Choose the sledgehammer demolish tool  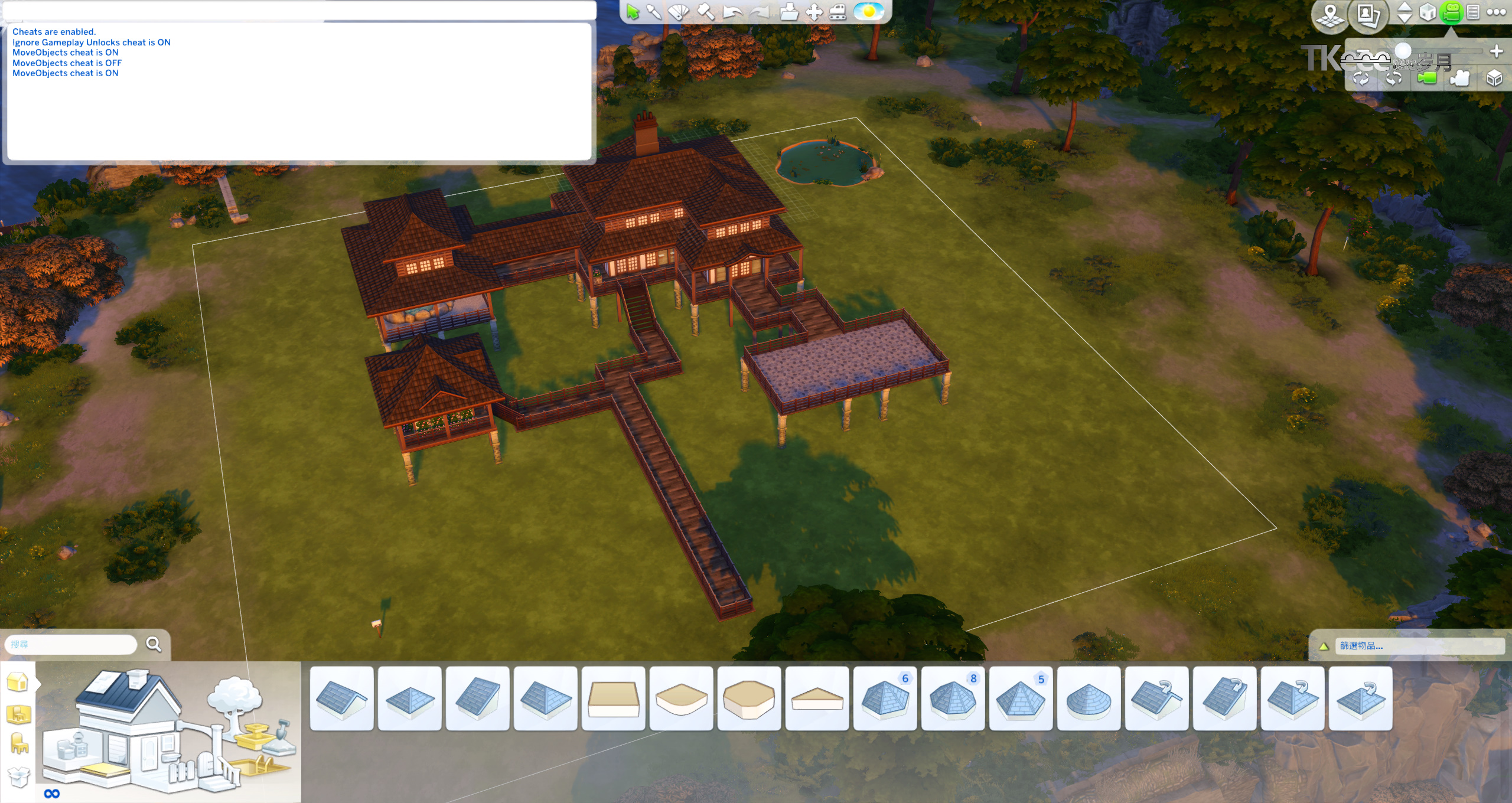pyautogui.click(x=705, y=12)
